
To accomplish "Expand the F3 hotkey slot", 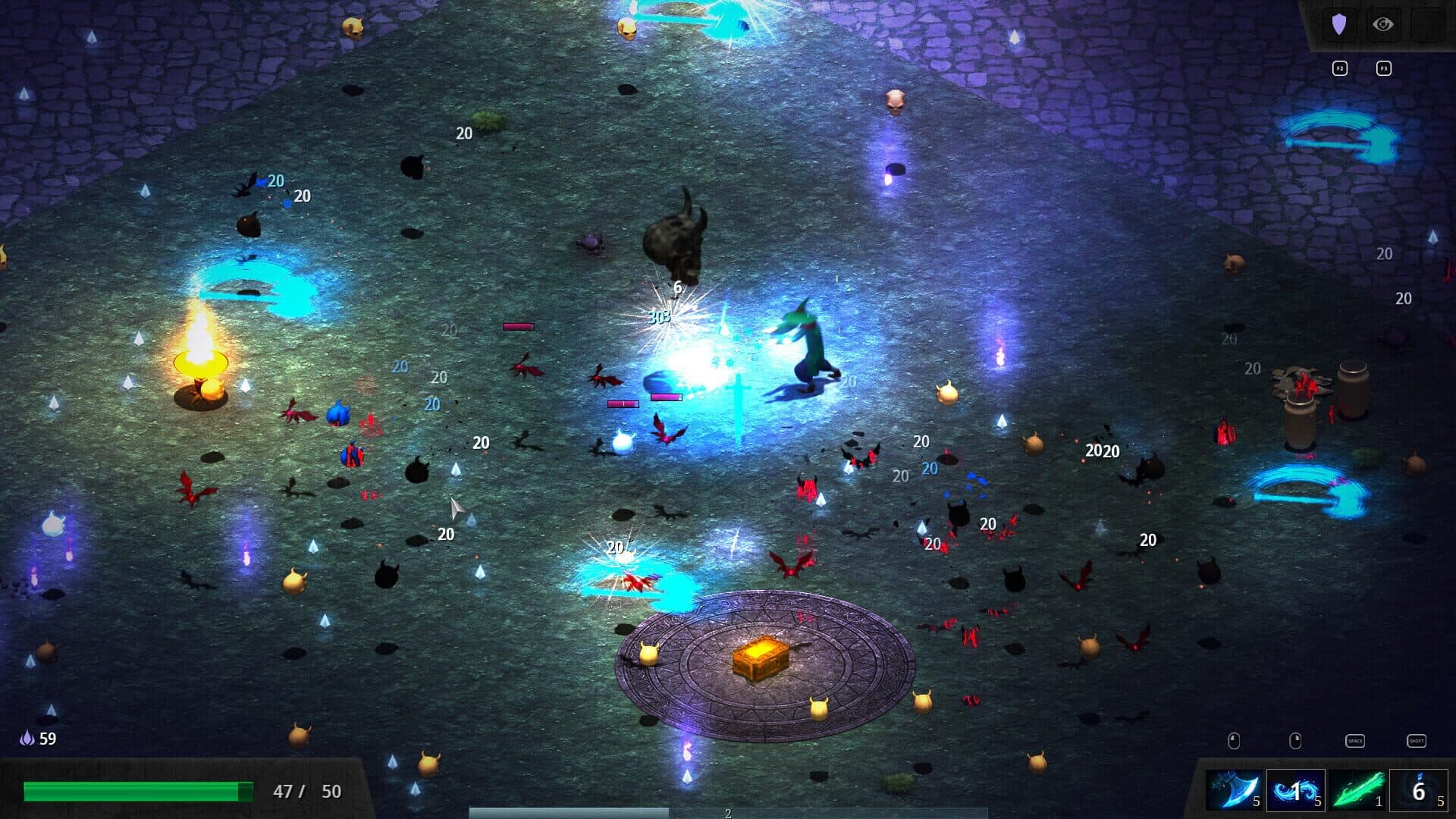I will (x=1384, y=68).
